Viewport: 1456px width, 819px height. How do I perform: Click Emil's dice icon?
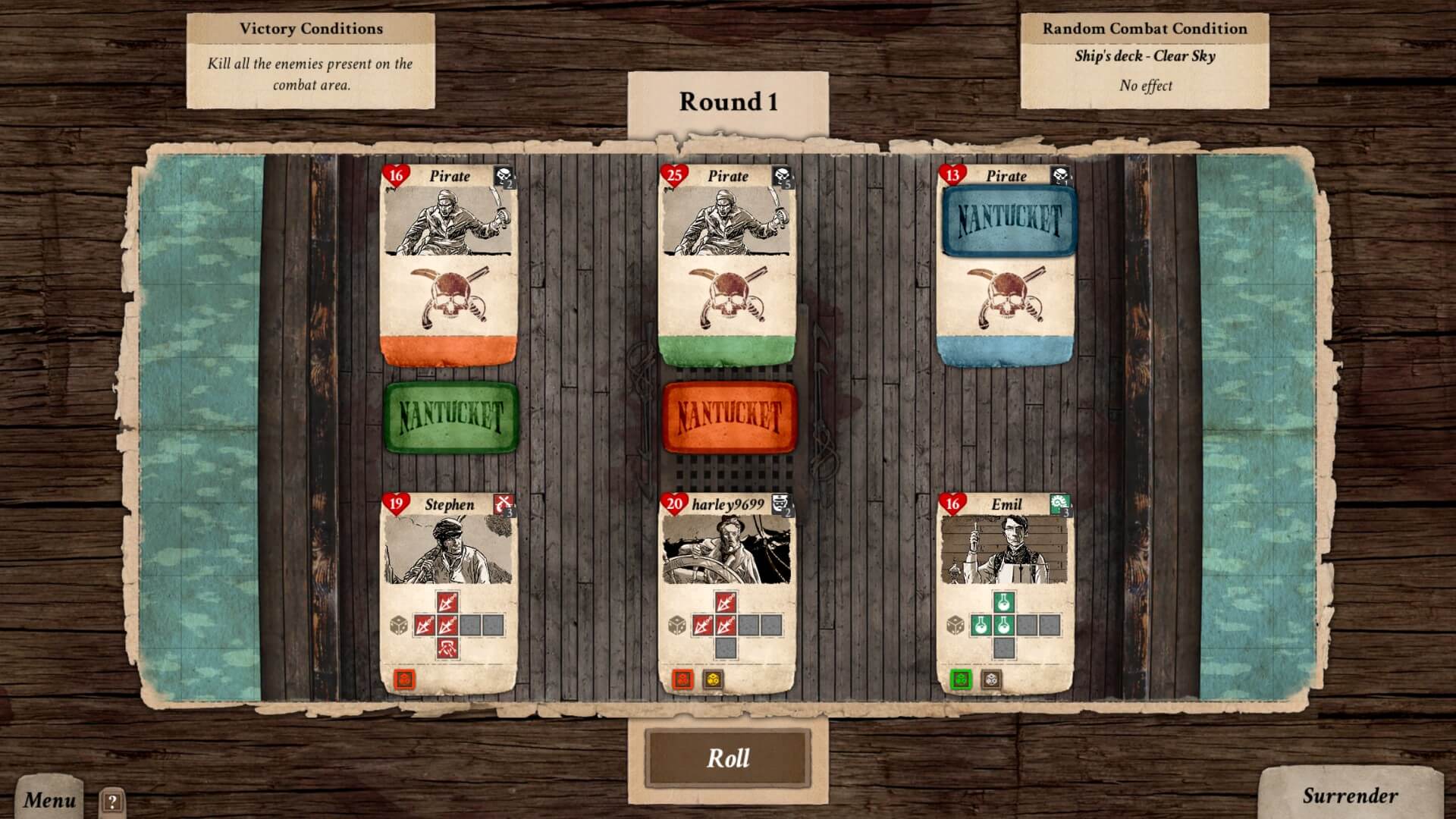[x=955, y=626]
